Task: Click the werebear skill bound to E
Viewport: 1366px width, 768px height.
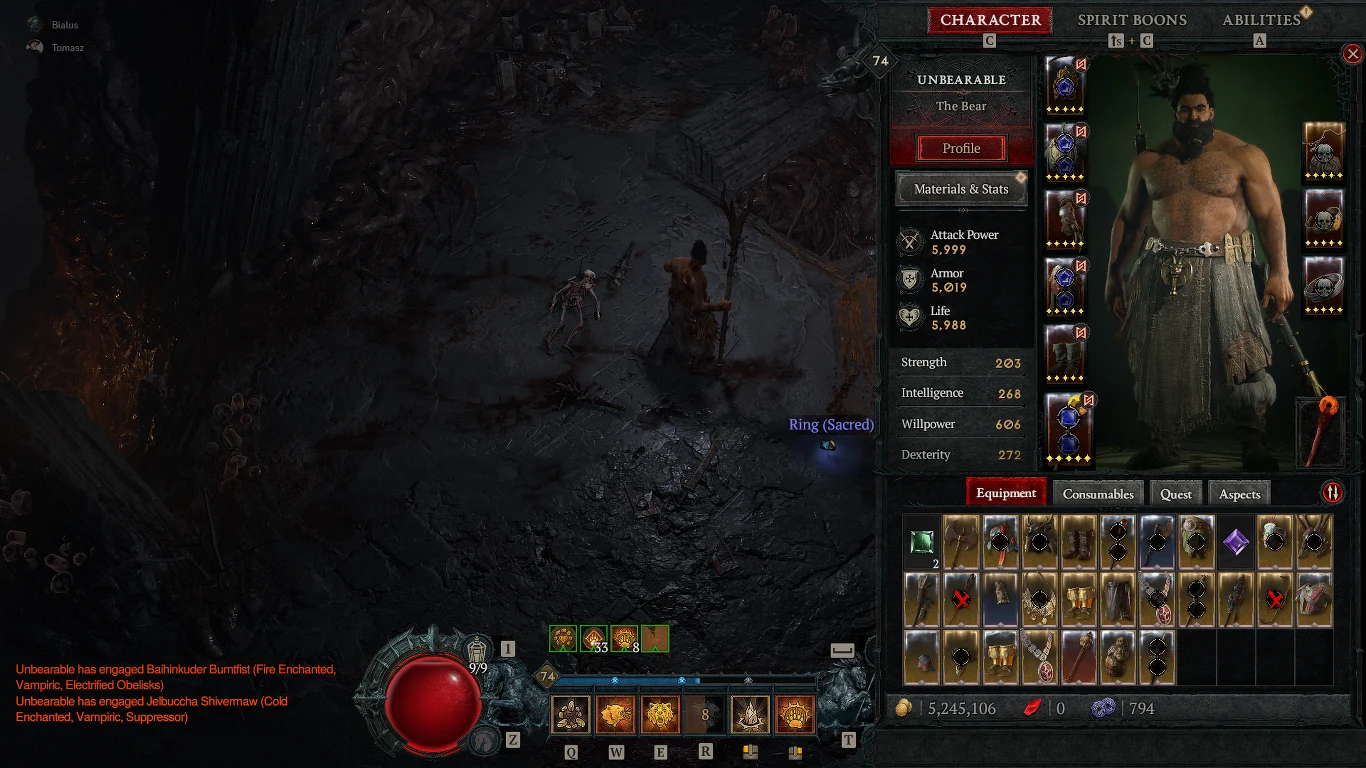Action: tap(660, 714)
